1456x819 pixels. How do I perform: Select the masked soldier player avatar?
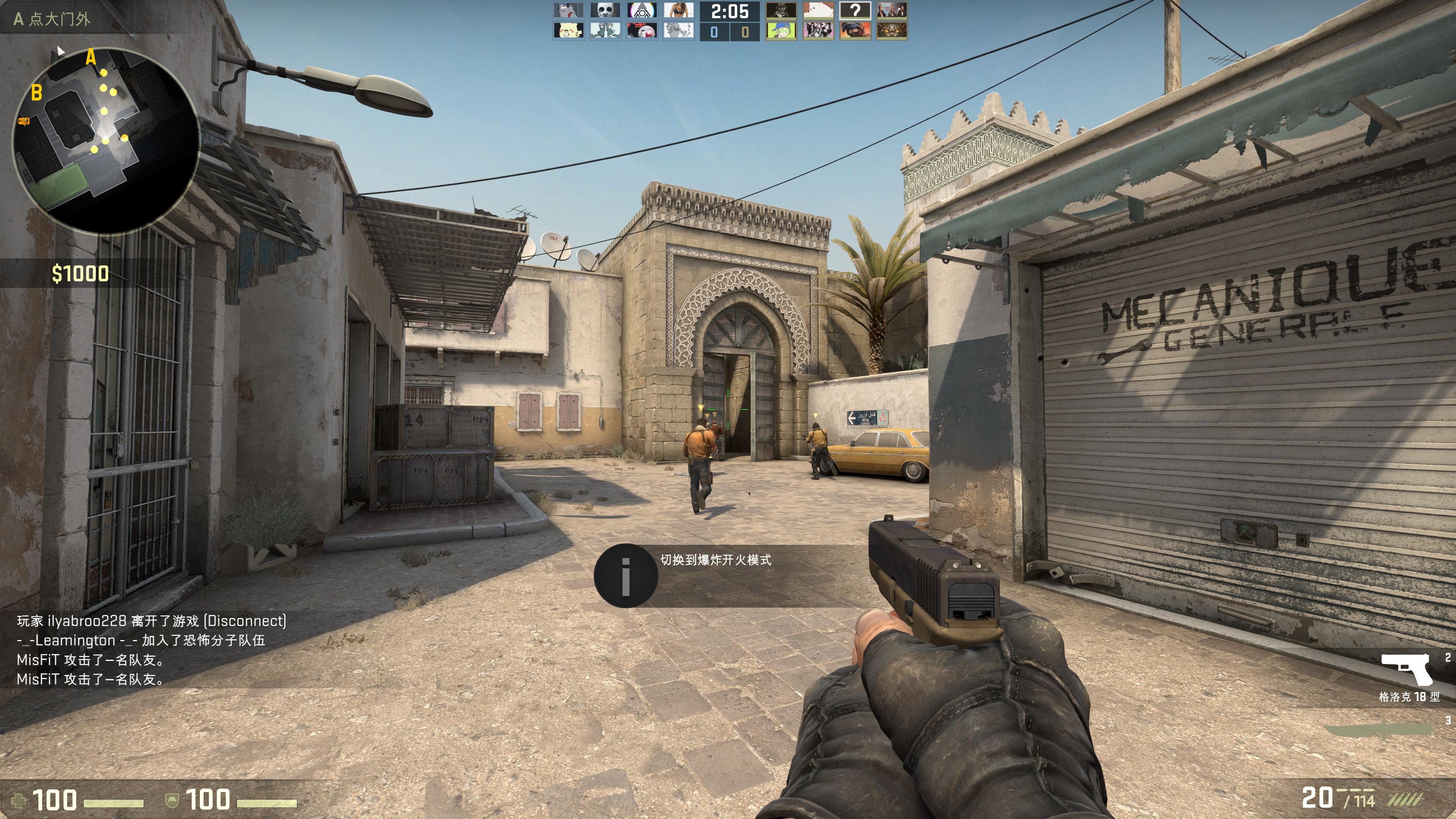click(x=855, y=30)
